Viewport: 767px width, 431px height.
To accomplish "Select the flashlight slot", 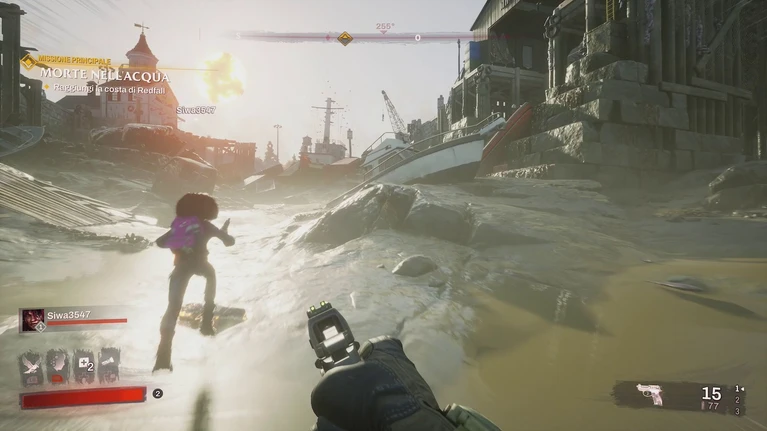I will click(109, 365).
